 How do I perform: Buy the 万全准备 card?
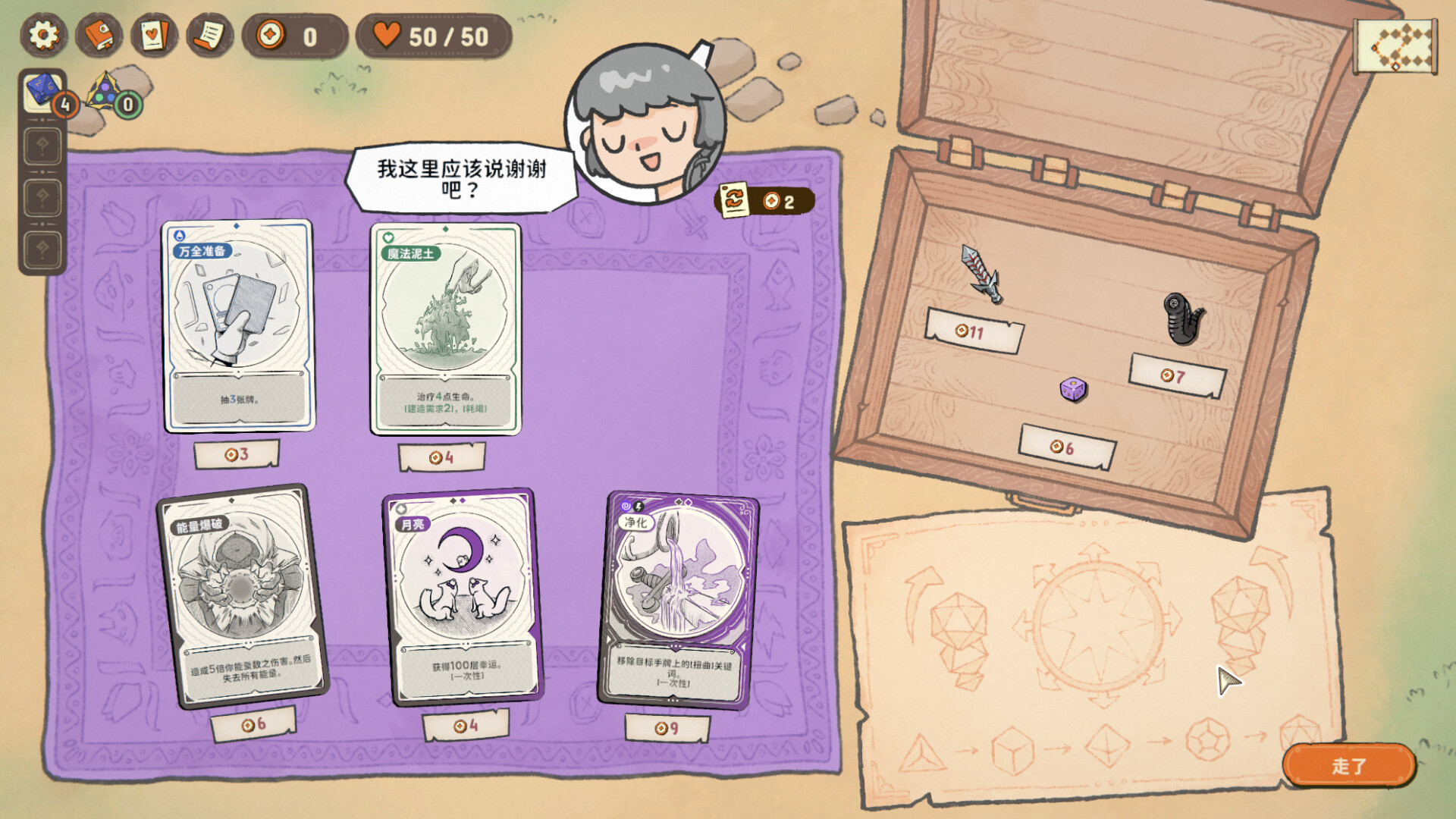coord(238,326)
